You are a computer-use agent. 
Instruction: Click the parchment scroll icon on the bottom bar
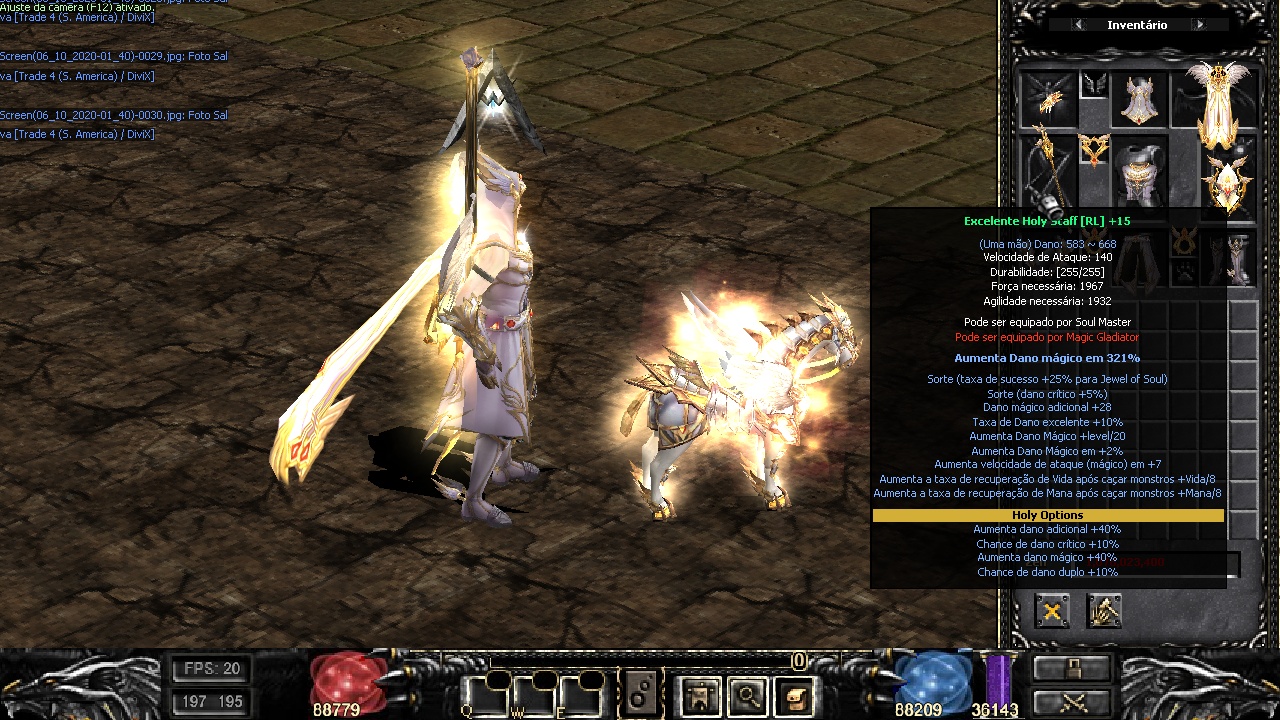tap(795, 696)
